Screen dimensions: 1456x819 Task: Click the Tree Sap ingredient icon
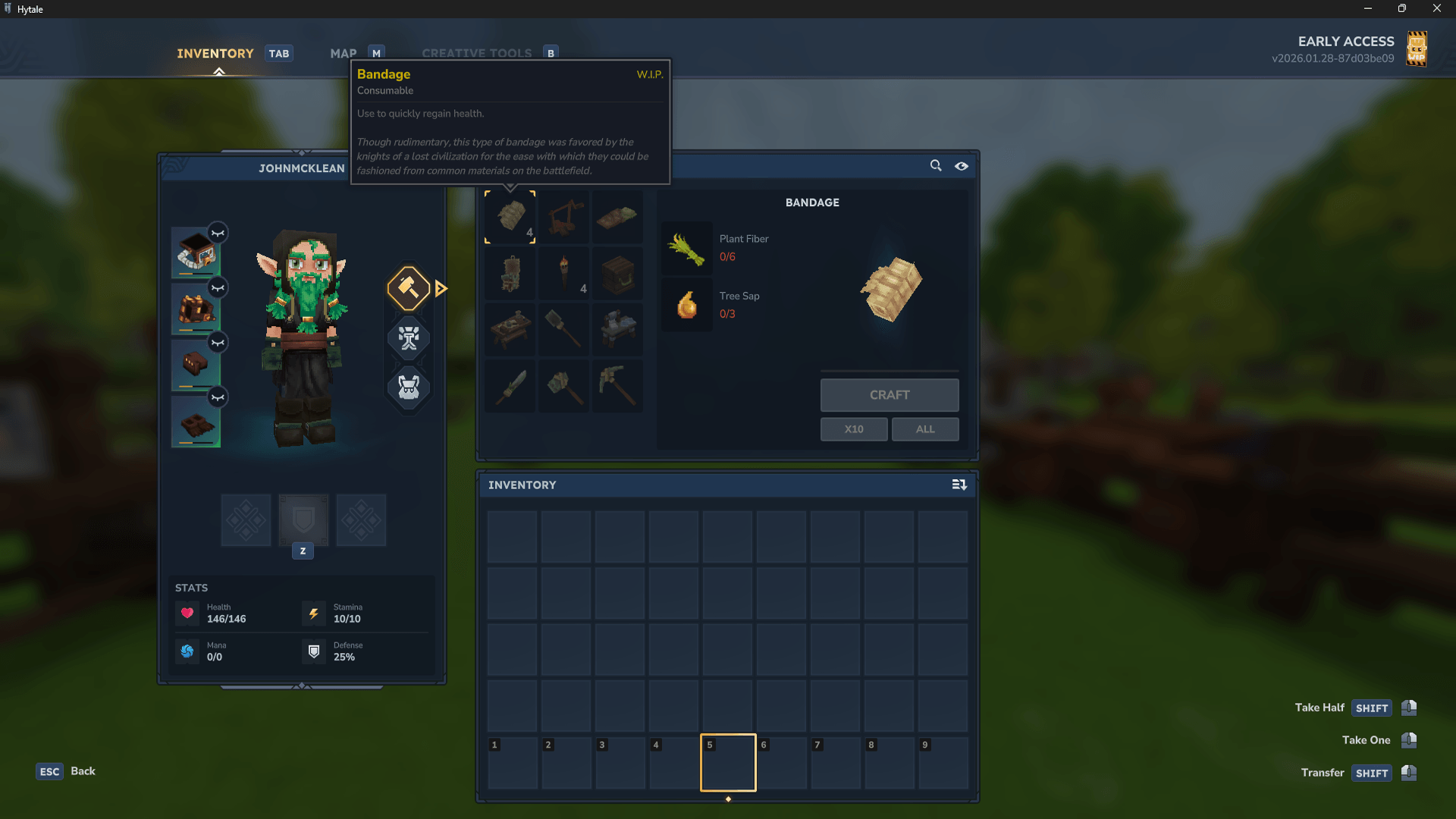pyautogui.click(x=686, y=305)
